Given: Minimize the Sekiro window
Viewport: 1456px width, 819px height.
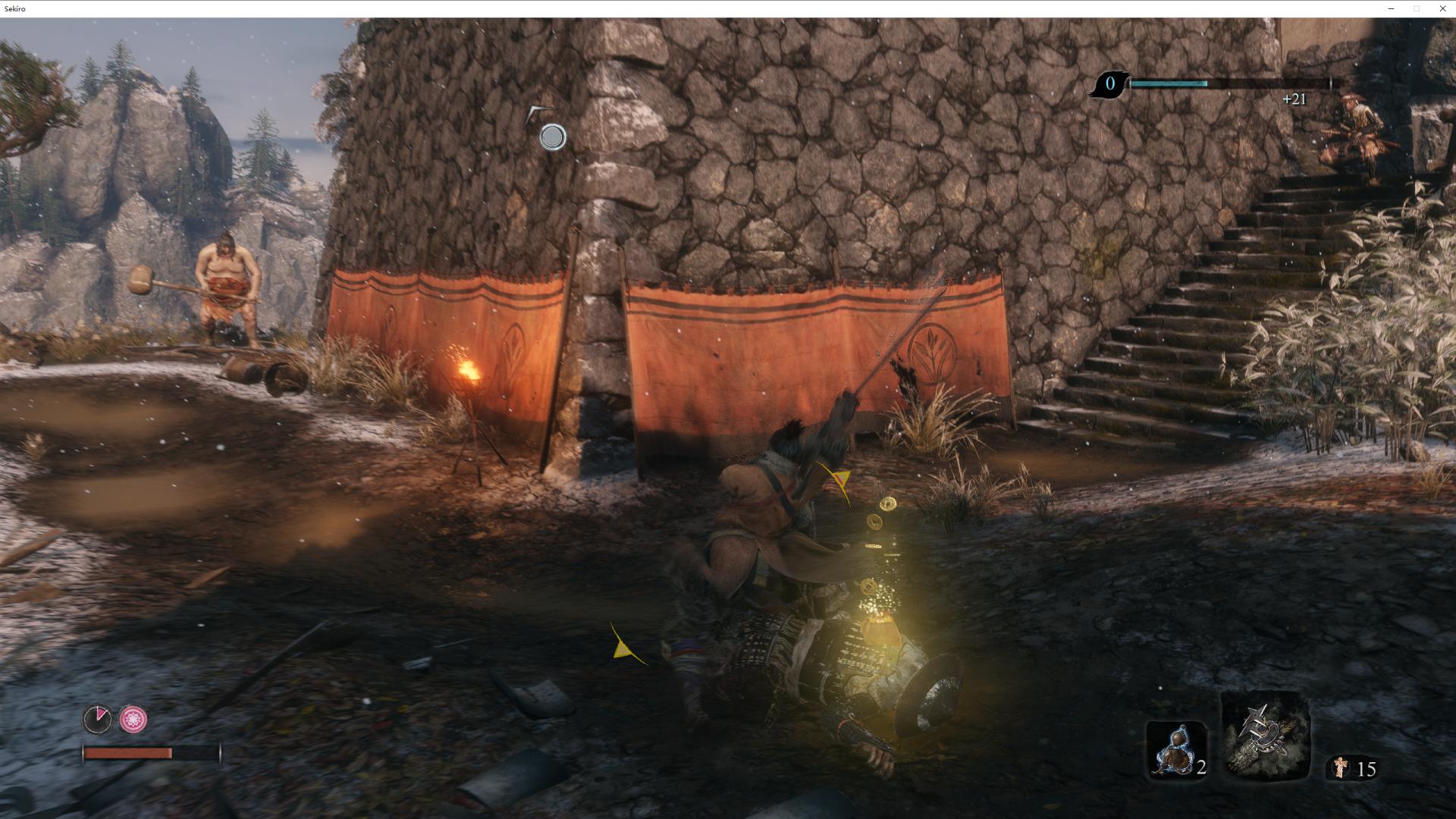Looking at the screenshot, I should point(1391,8).
